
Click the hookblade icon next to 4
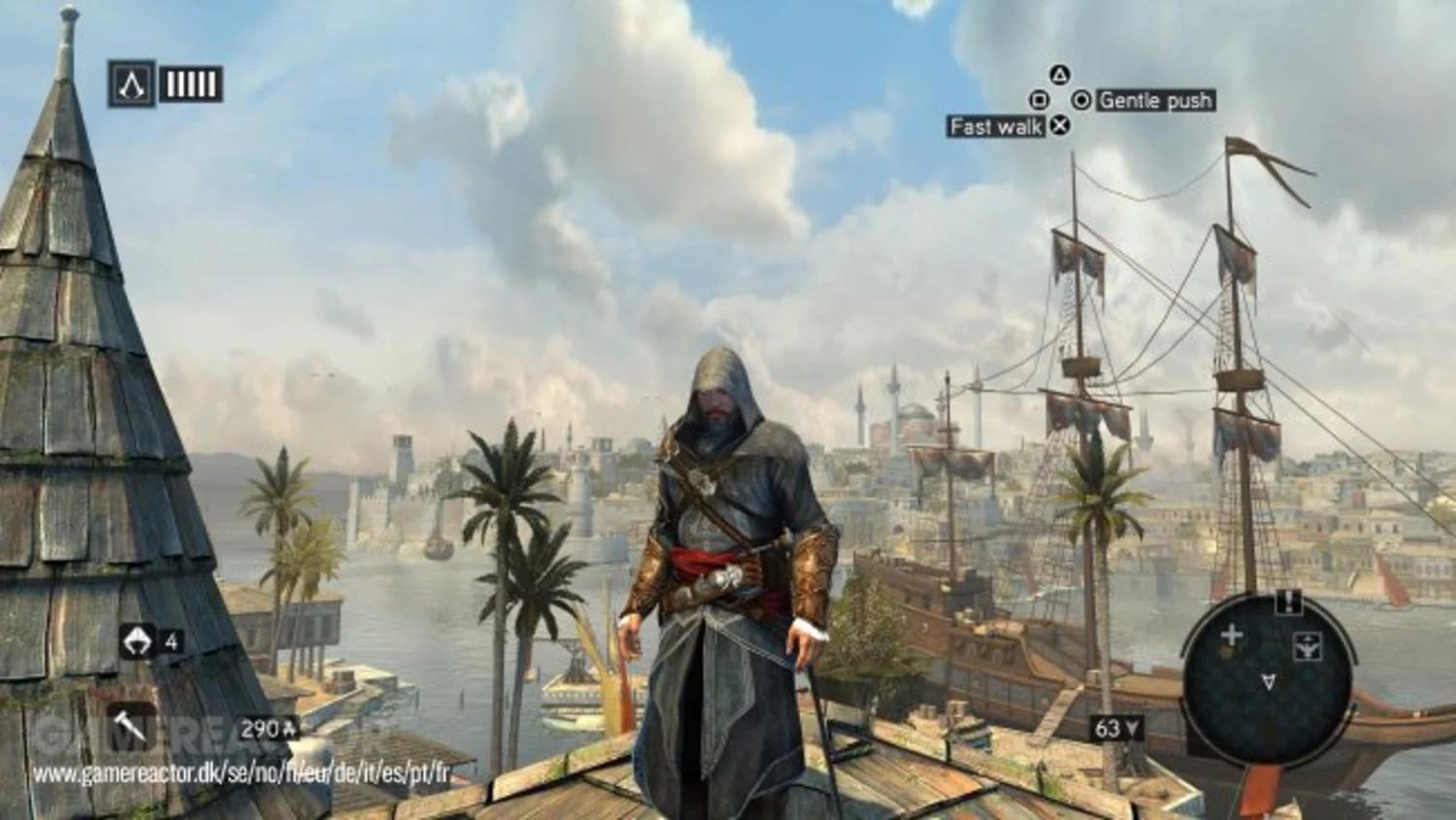[x=138, y=640]
